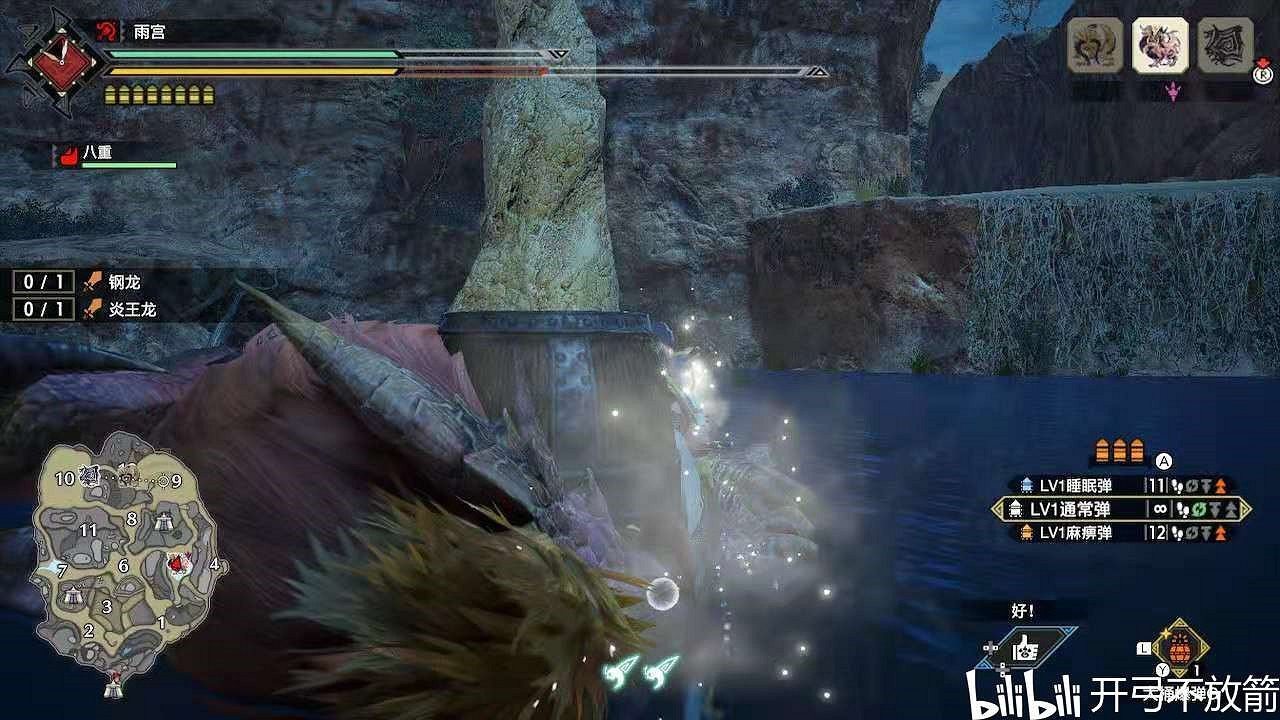Toggle the A-button ammo reload indicator
The image size is (1280, 720).
click(x=1162, y=460)
